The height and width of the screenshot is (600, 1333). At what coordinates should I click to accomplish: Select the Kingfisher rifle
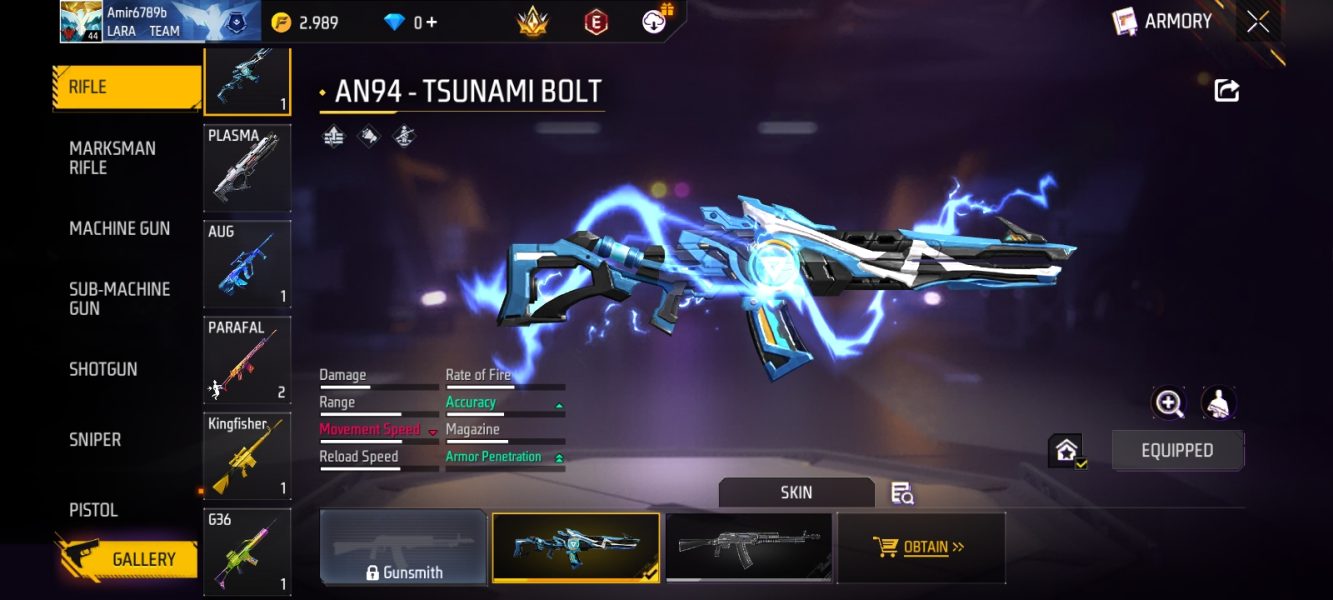[x=247, y=456]
